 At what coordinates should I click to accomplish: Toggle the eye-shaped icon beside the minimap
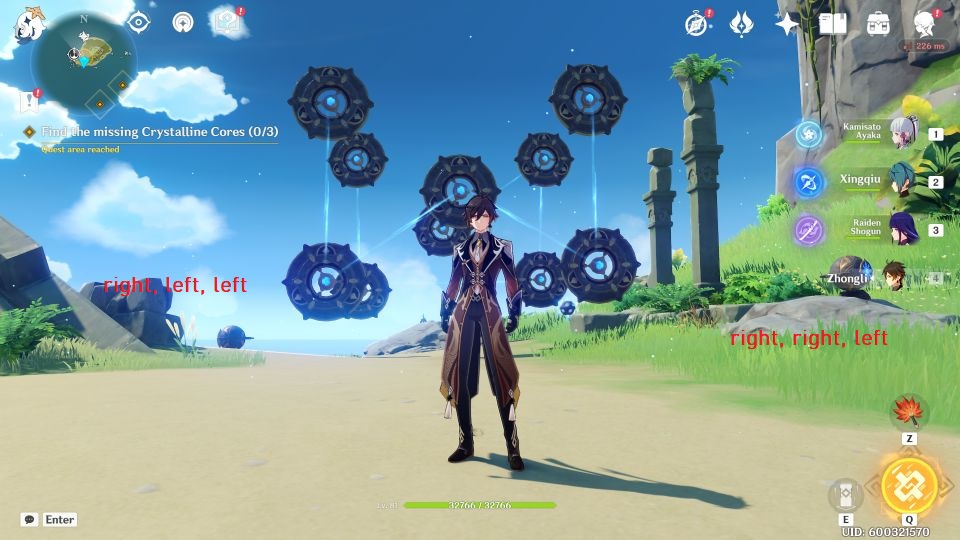click(138, 22)
